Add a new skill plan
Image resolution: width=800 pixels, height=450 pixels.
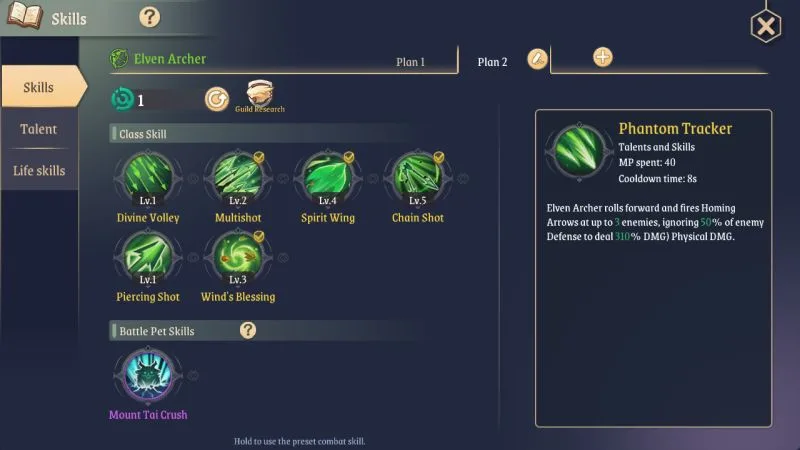click(x=602, y=57)
